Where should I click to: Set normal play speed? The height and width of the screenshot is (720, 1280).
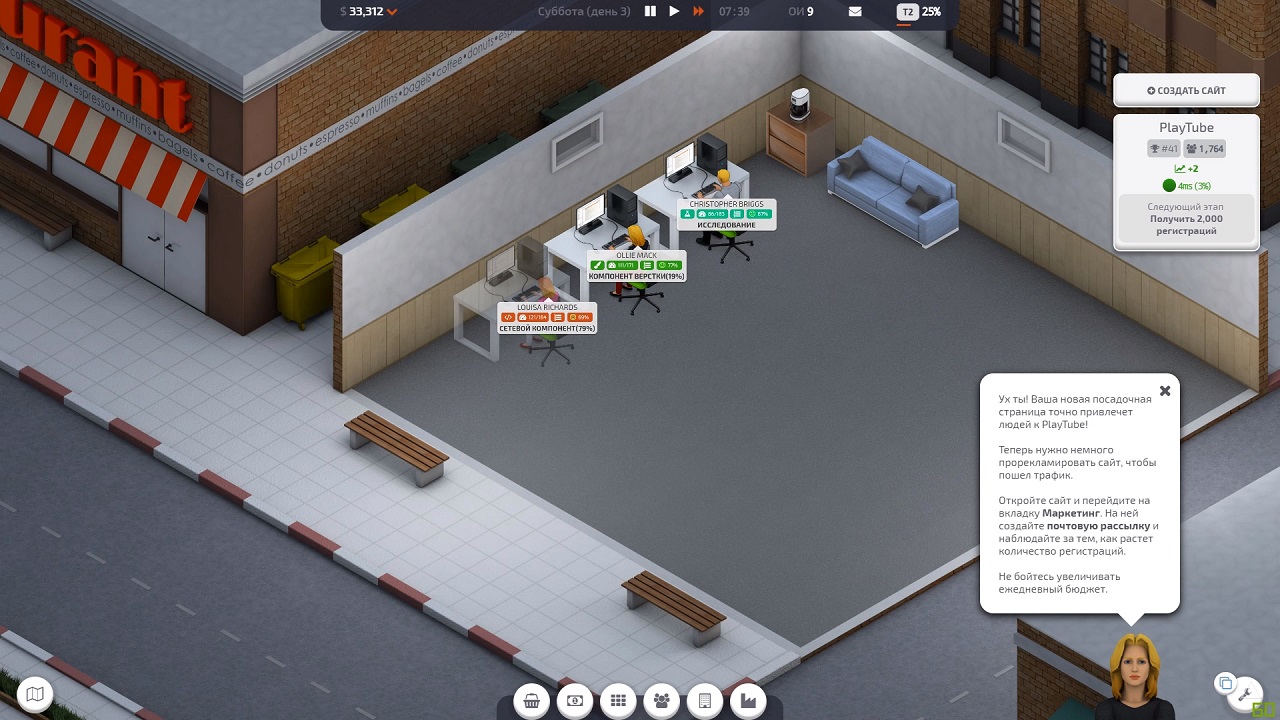point(674,12)
